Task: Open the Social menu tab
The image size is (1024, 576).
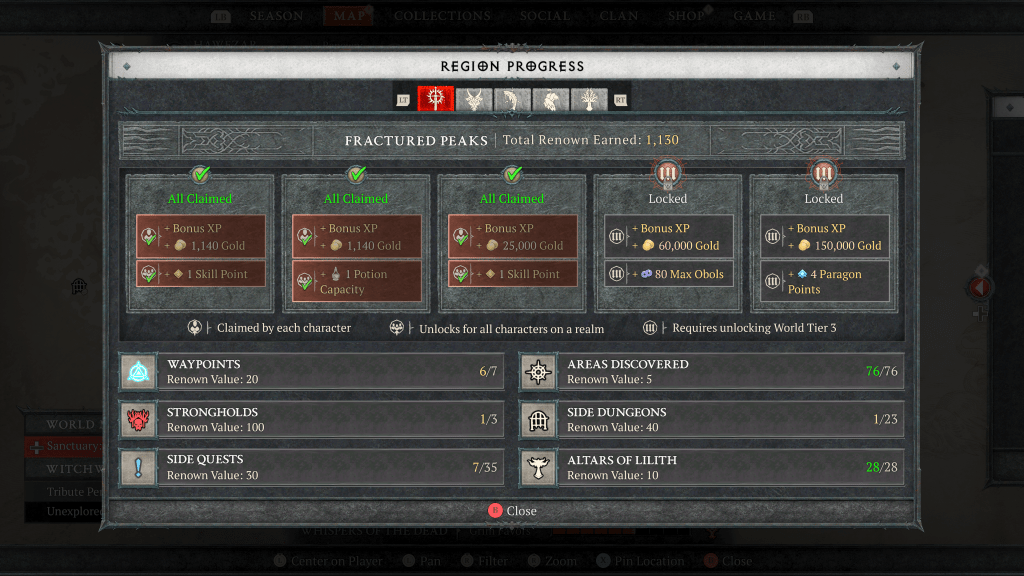Action: [545, 16]
